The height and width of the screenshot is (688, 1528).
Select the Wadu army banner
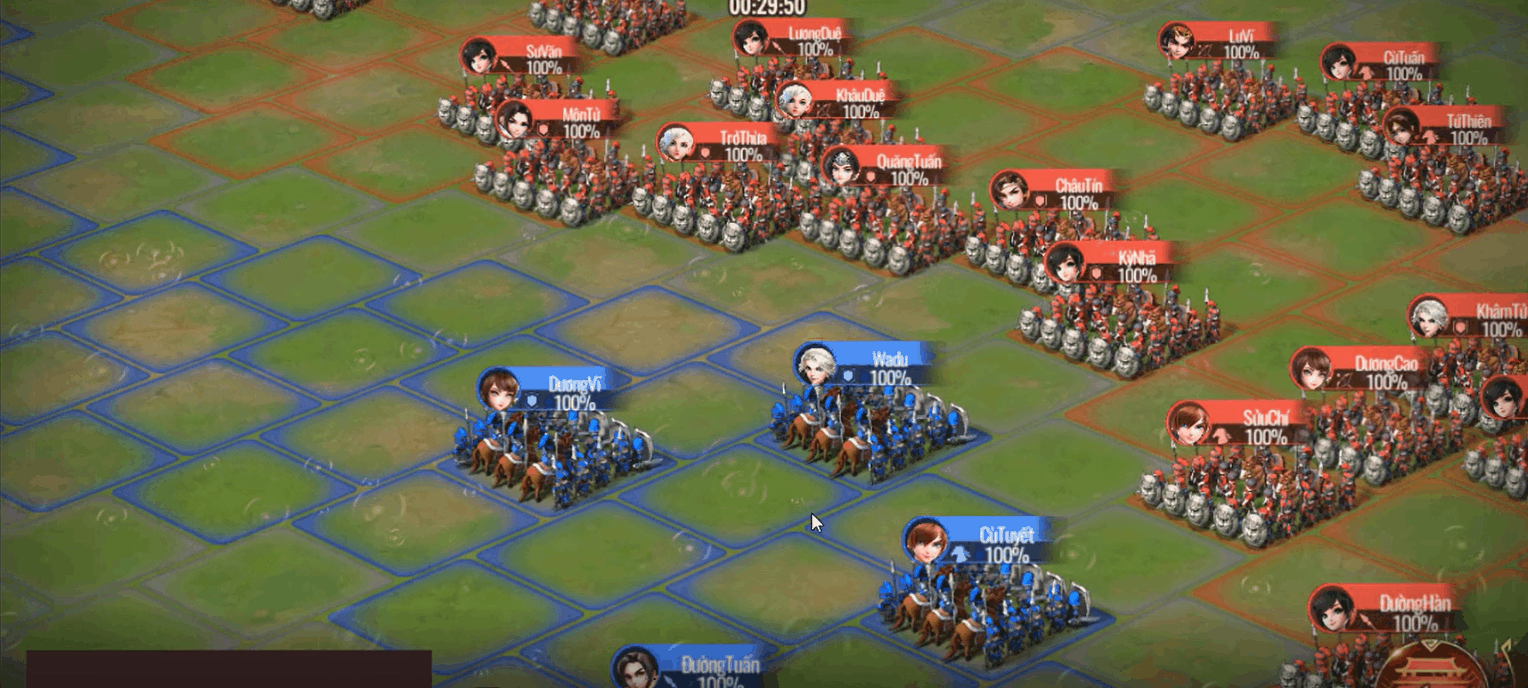pos(870,366)
